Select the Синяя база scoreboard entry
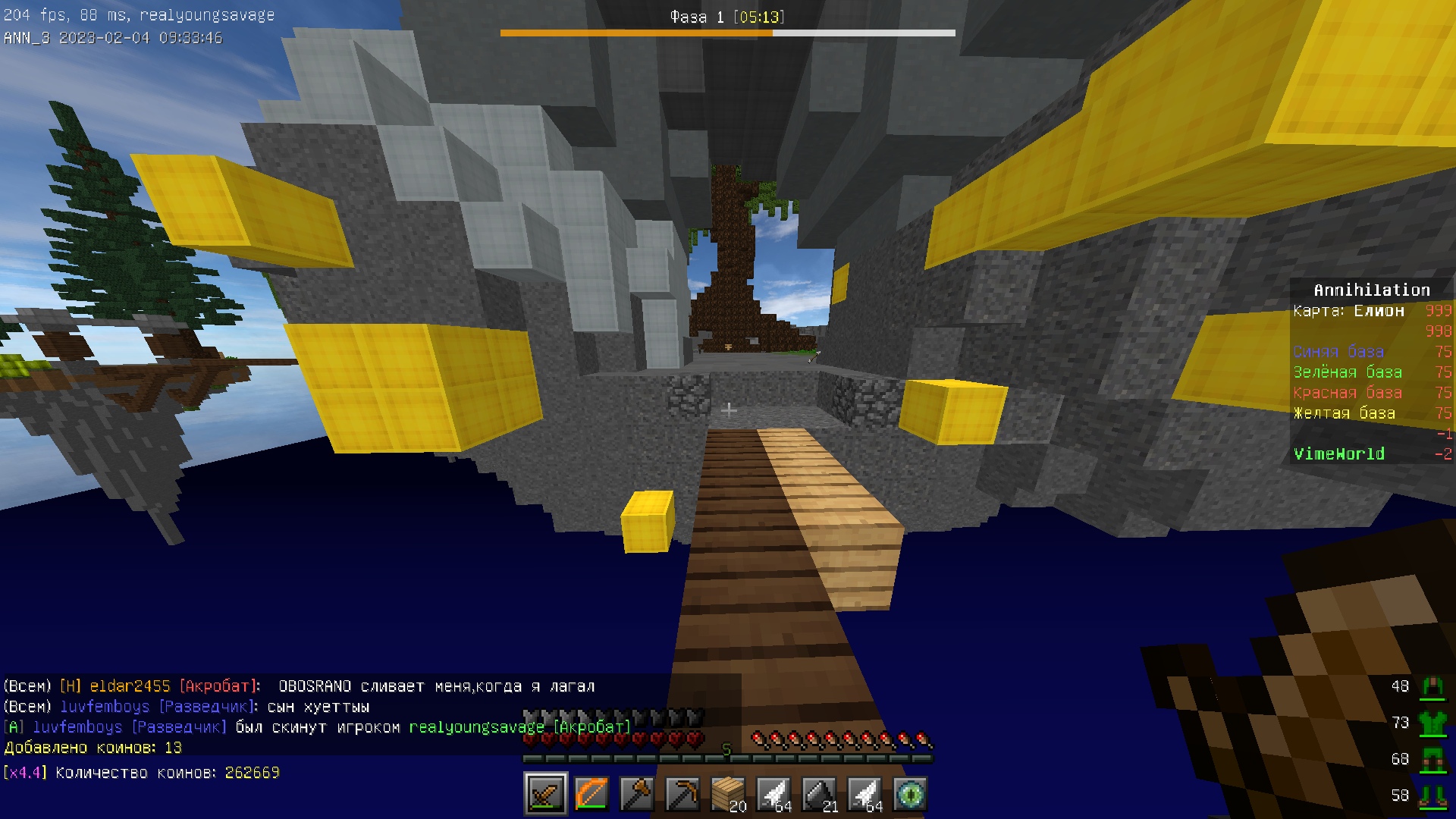 [1337, 352]
